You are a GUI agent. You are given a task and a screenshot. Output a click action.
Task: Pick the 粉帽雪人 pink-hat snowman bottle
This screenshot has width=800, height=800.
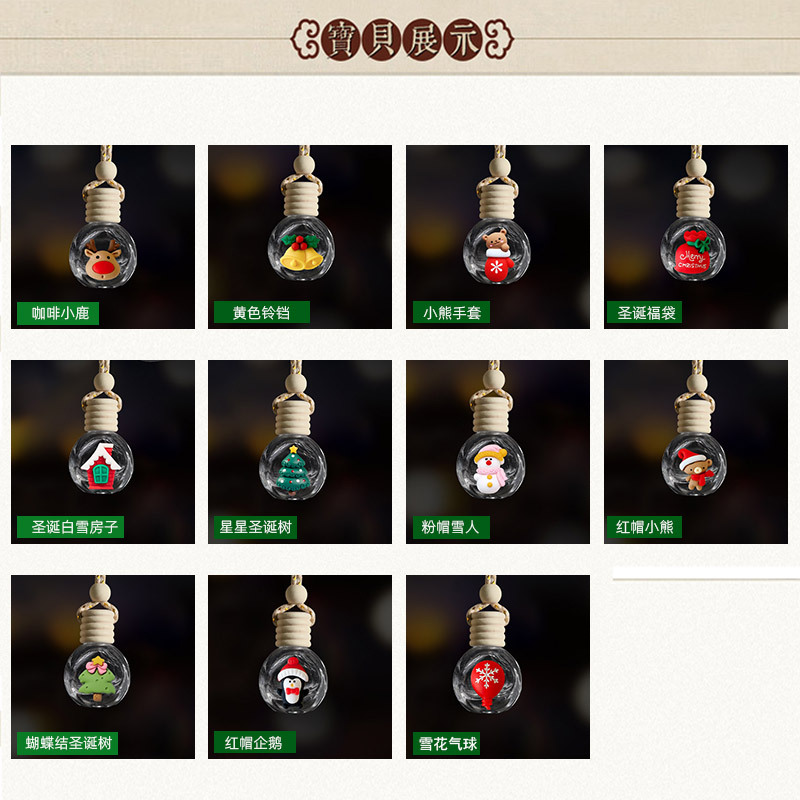coord(497,452)
